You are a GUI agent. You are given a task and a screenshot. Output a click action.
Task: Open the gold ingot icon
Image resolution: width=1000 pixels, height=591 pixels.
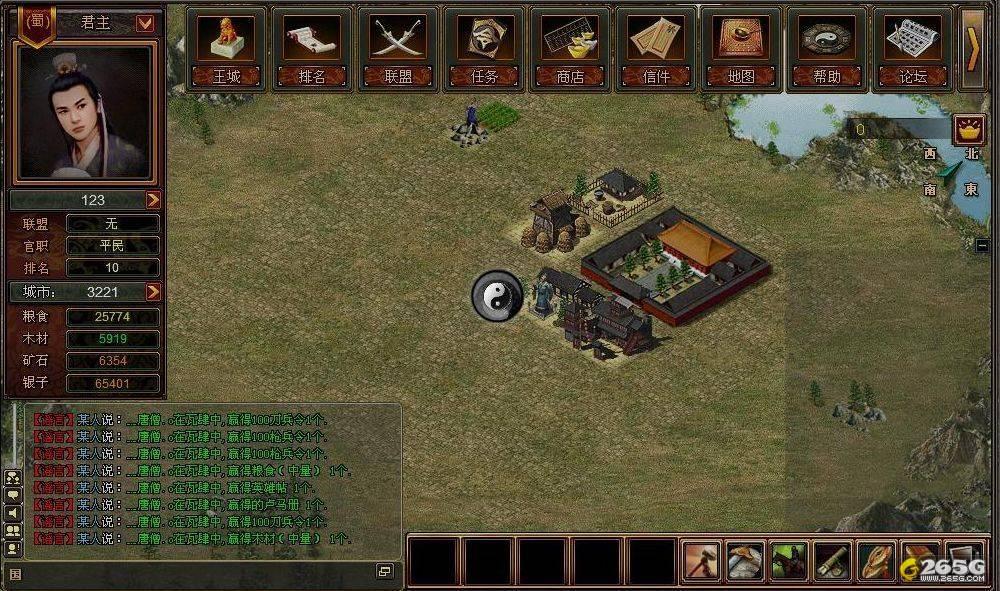pos(968,128)
